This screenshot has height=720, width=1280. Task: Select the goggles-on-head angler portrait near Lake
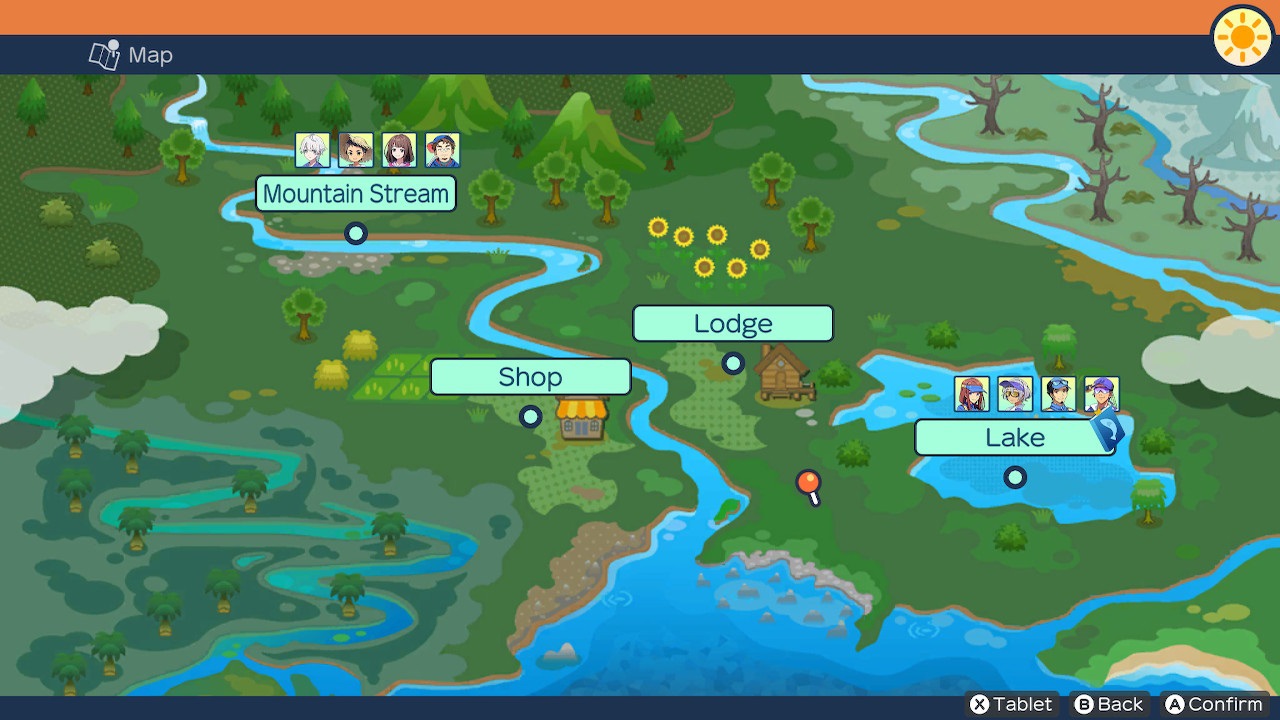[x=1061, y=393]
